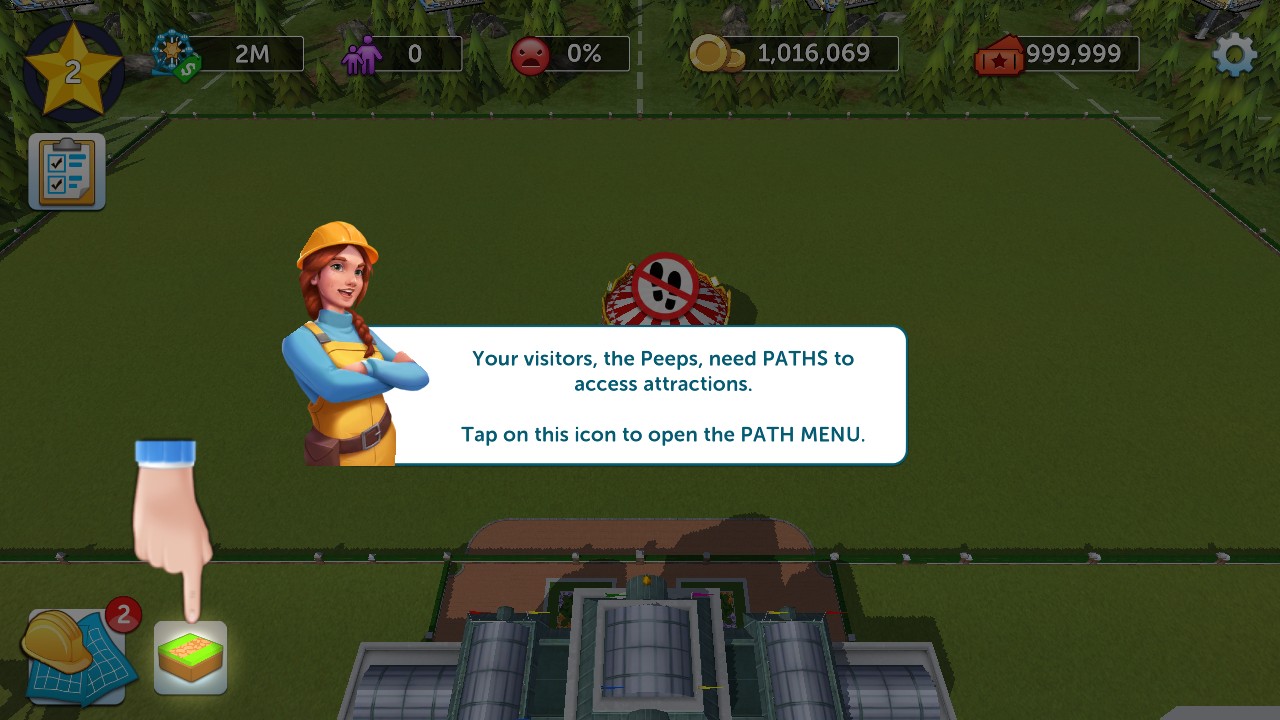This screenshot has width=1280, height=720.
Task: Tap the gold star level badge
Action: pos(72,71)
